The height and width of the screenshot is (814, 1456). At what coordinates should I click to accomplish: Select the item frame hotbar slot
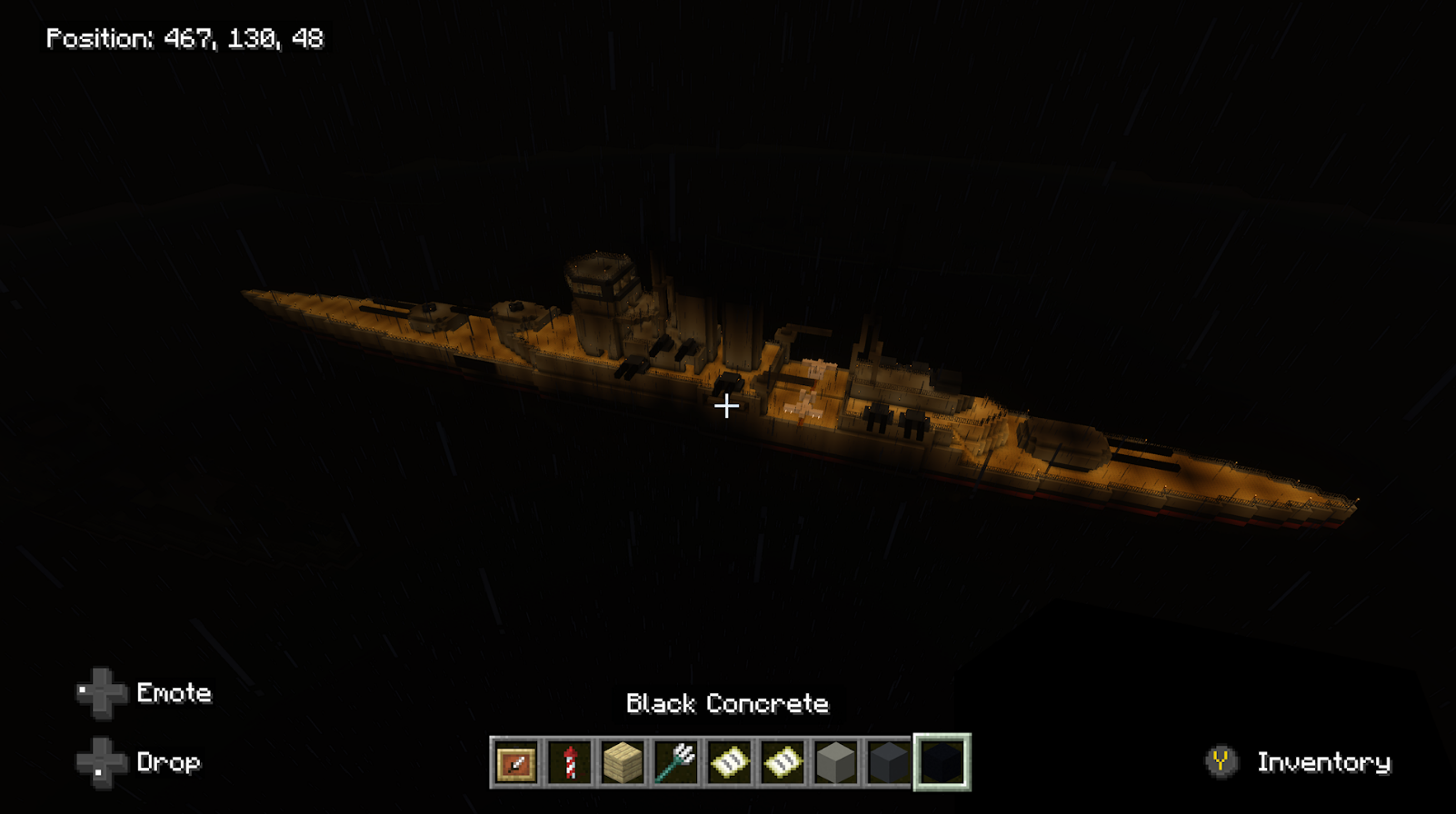click(x=516, y=762)
